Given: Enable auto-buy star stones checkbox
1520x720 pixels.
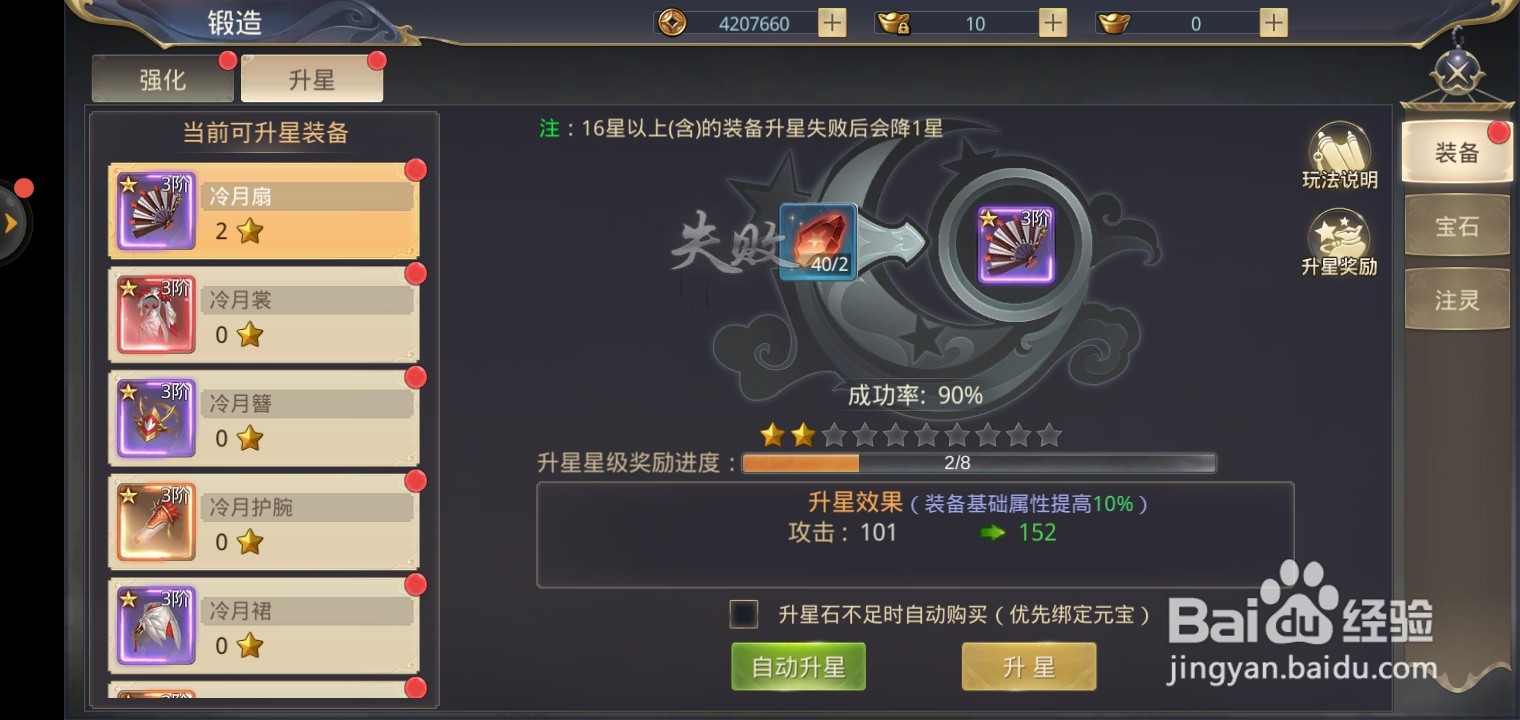Looking at the screenshot, I should coord(742,615).
